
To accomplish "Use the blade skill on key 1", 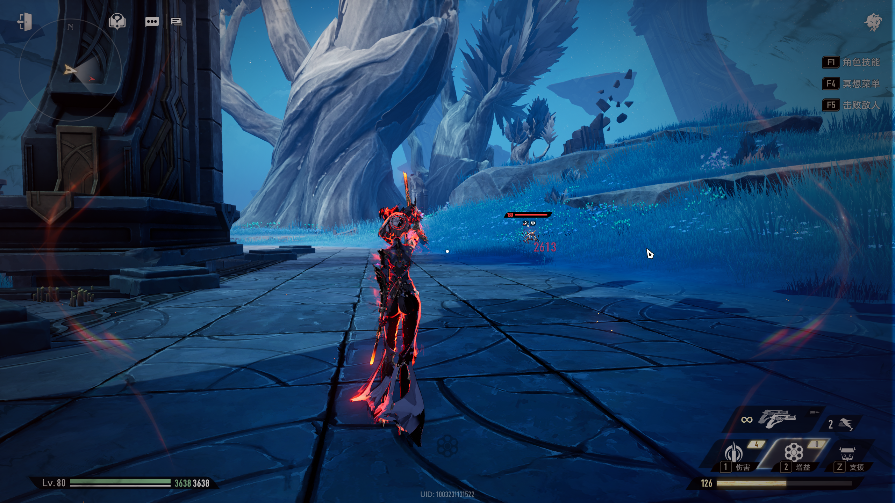I will tap(737, 454).
